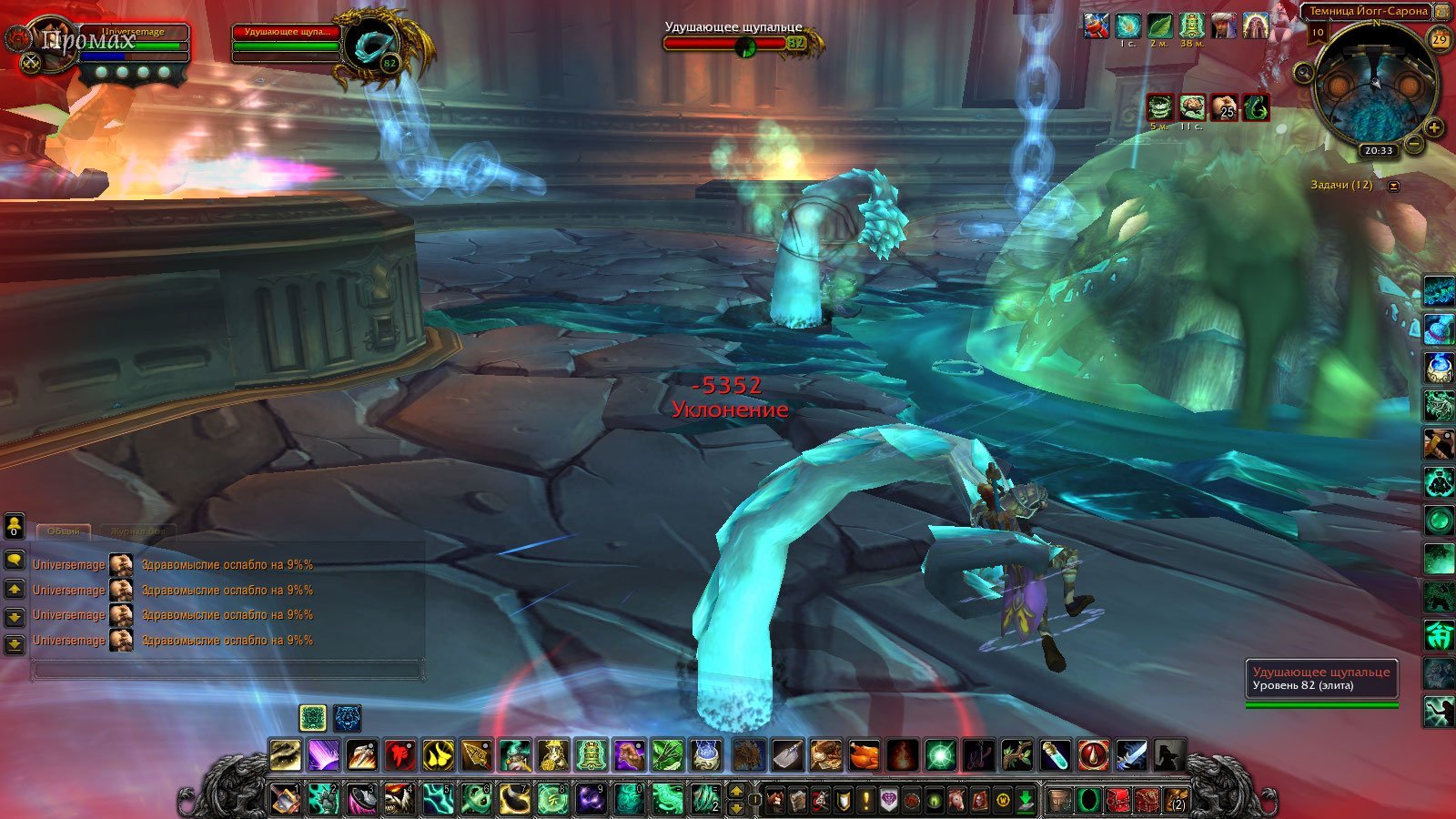
Task: Open the calendar showing day 29
Action: pyautogui.click(x=1439, y=39)
